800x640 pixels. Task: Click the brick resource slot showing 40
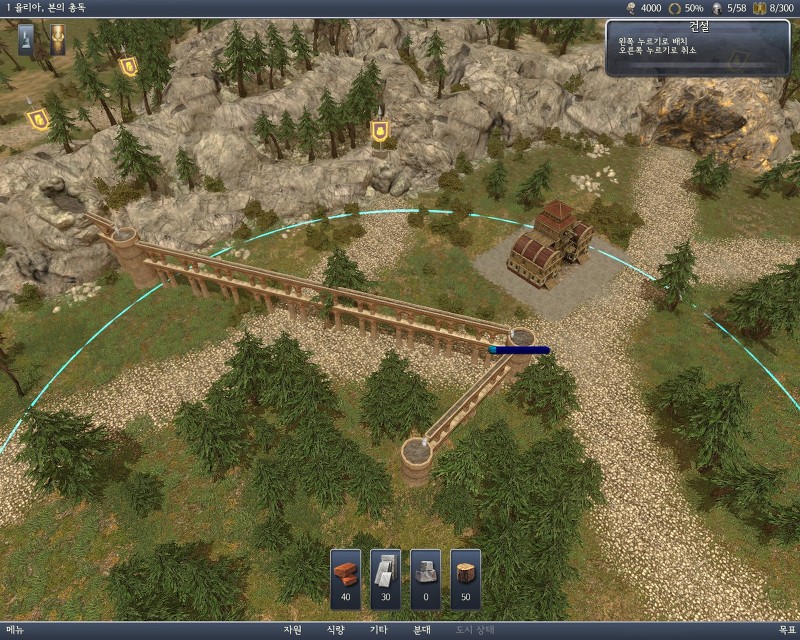click(x=346, y=578)
